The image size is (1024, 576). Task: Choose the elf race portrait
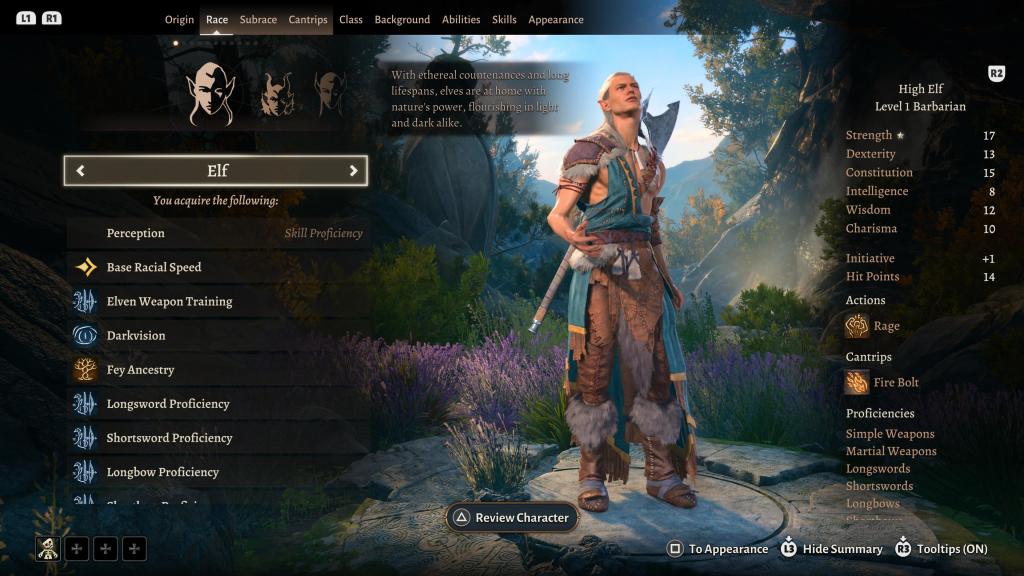click(211, 93)
